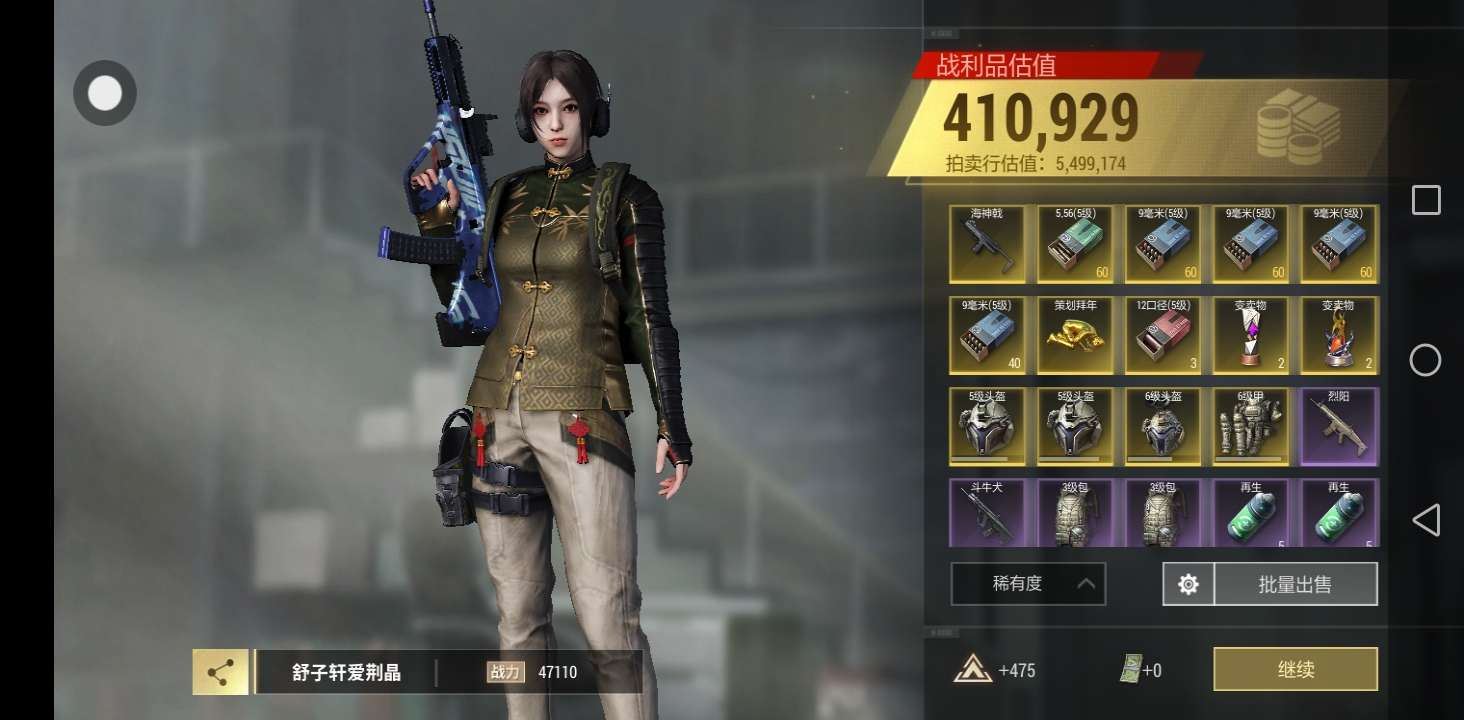Pick the golden 策划拜年 item
Screen dimensions: 1464x720
[1075, 335]
